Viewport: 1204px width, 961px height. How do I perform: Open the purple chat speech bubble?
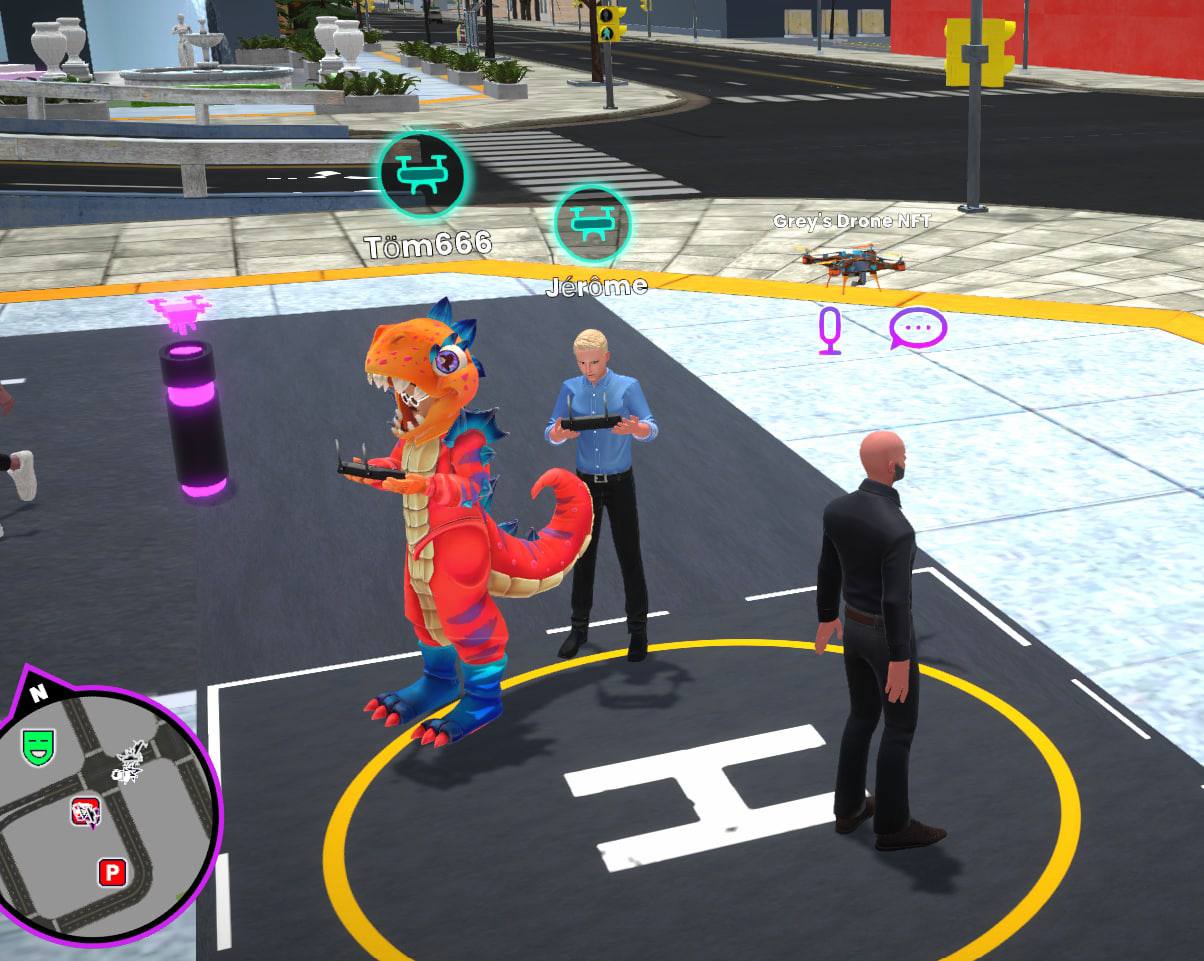pyautogui.click(x=918, y=328)
